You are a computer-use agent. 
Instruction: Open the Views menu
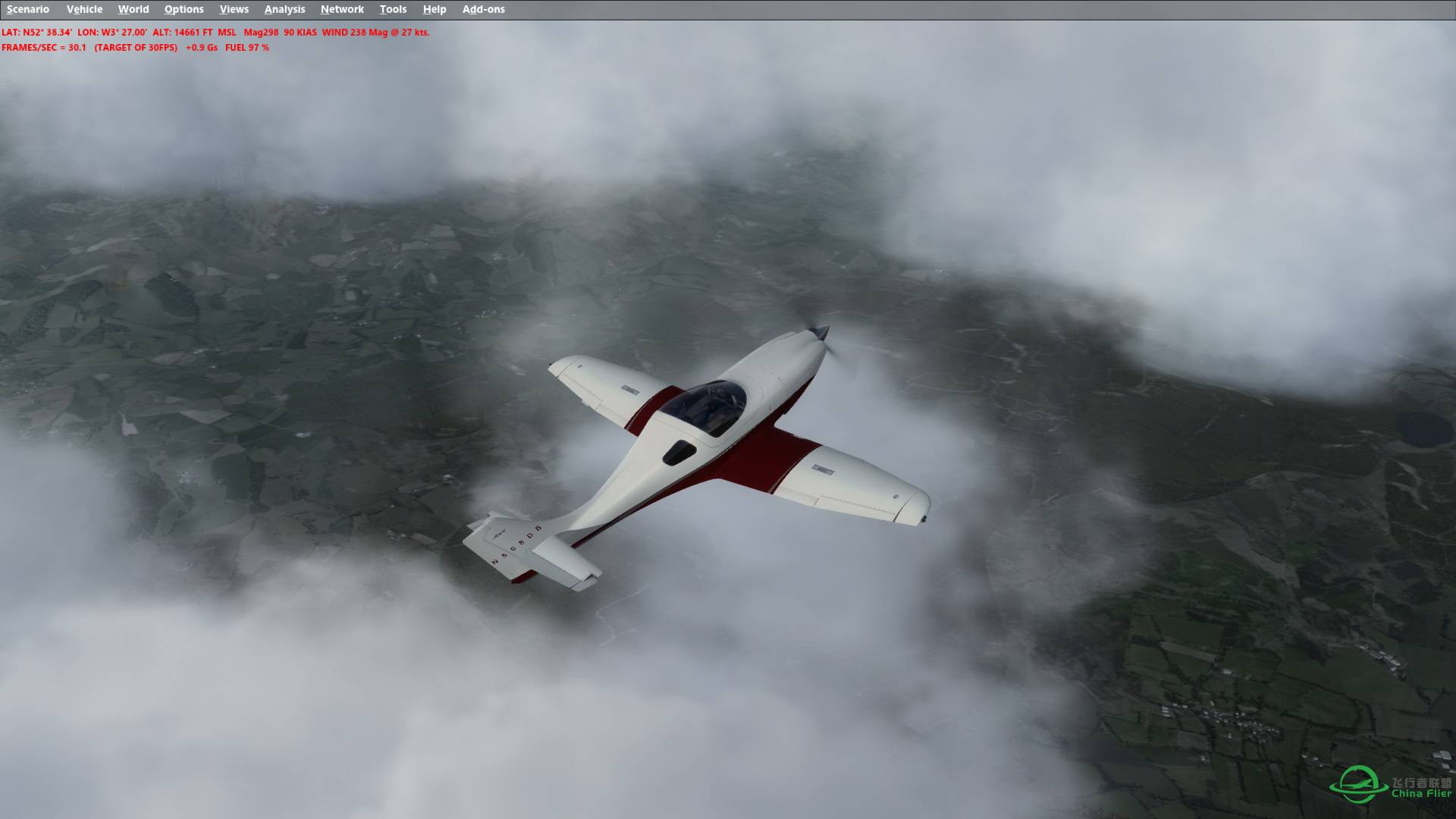[x=234, y=9]
